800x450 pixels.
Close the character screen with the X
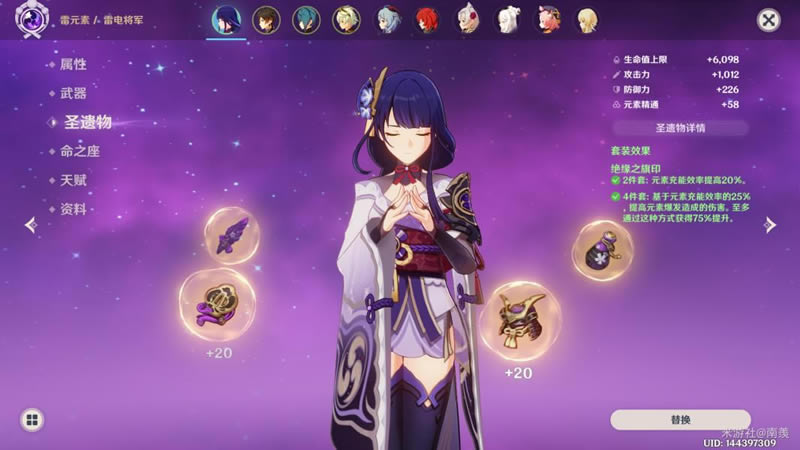click(x=768, y=20)
